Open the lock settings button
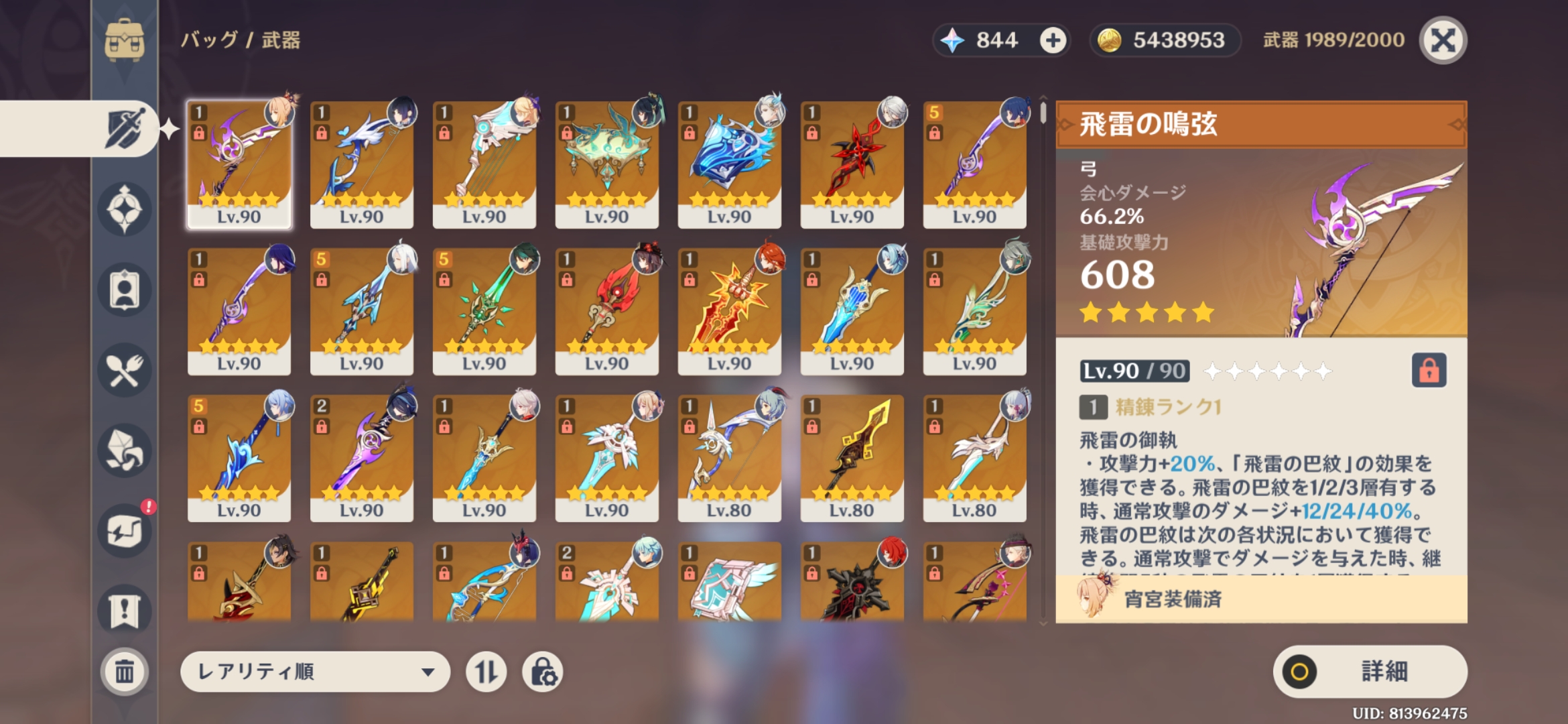The height and width of the screenshot is (724, 1568). pos(542,671)
